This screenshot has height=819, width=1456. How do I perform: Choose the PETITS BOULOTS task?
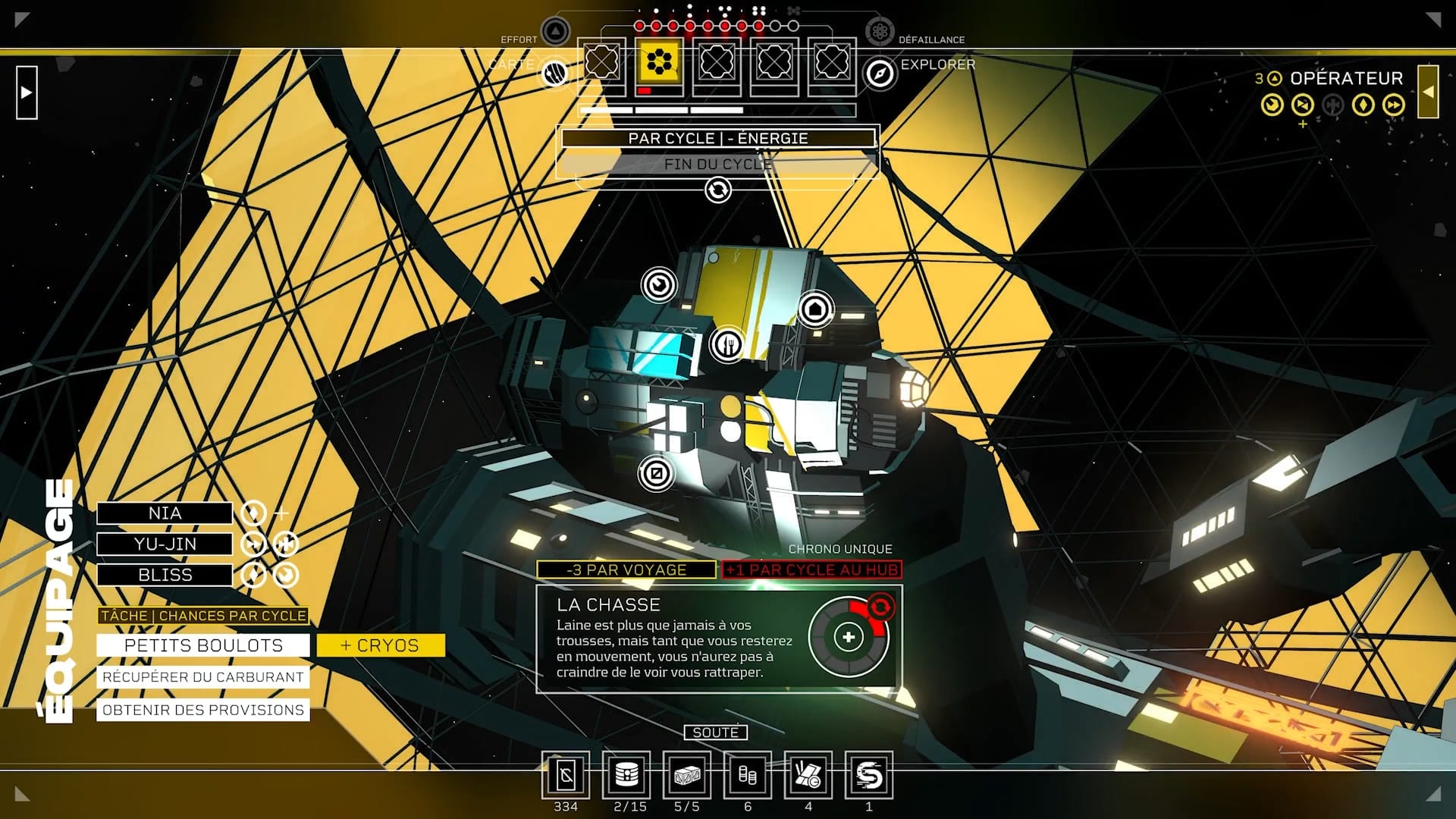tap(203, 645)
